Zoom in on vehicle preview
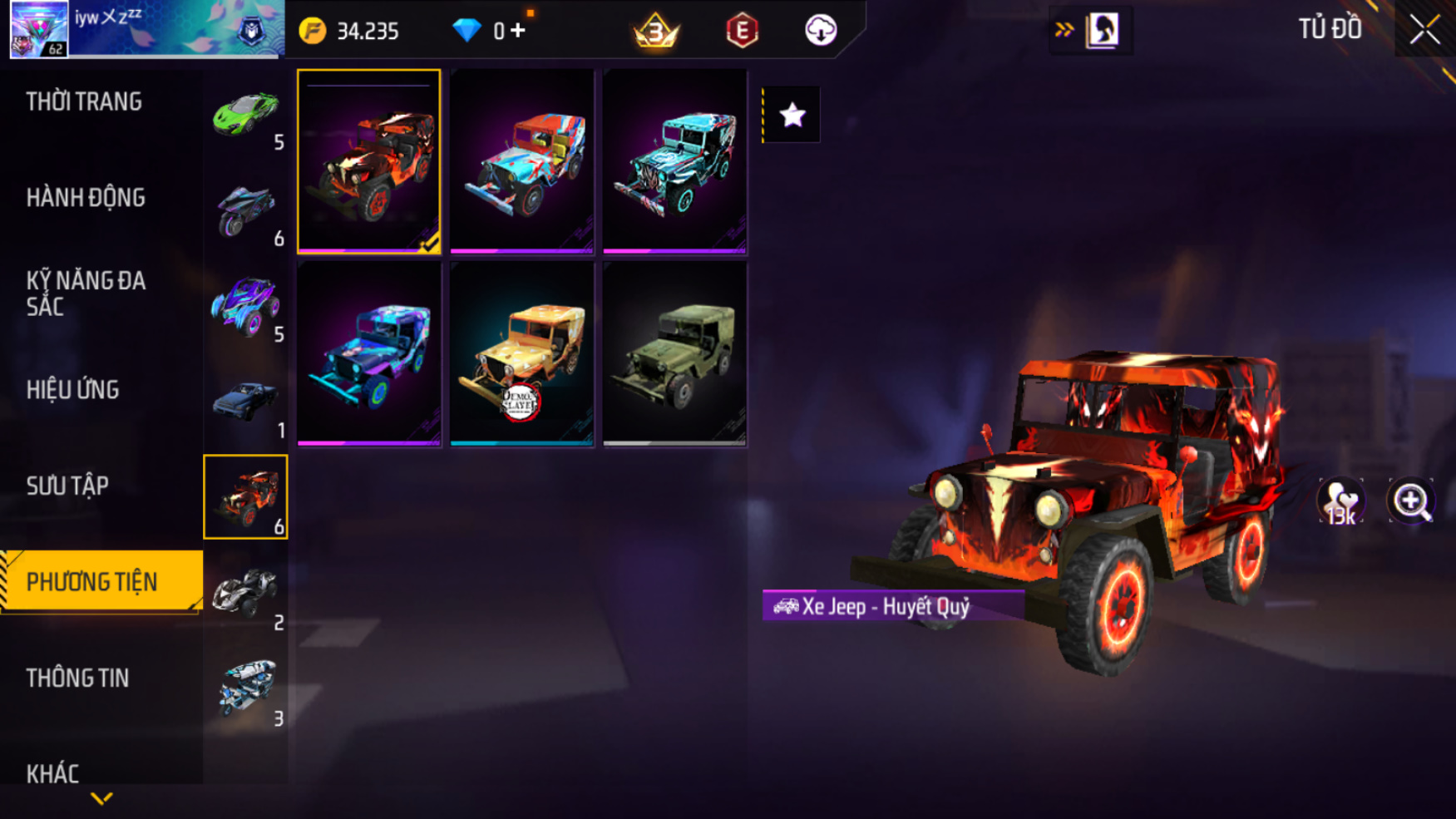Viewport: 1456px width, 819px height. coord(1411,501)
